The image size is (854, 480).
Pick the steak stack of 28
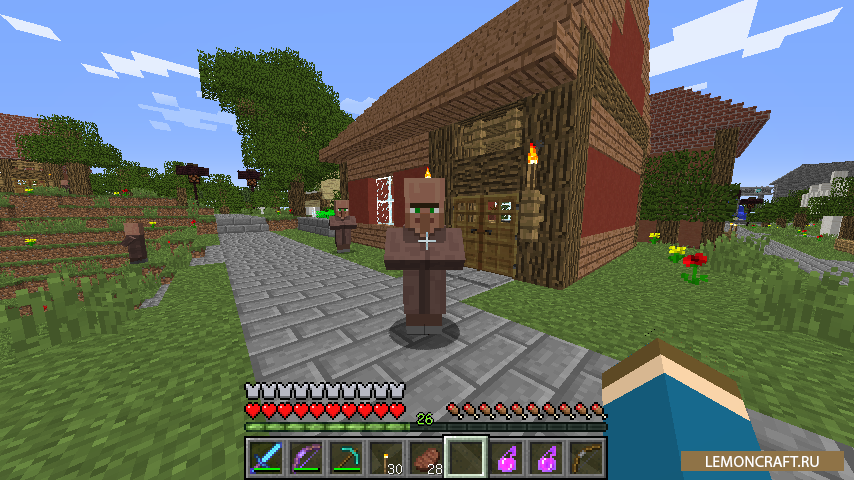click(x=425, y=459)
